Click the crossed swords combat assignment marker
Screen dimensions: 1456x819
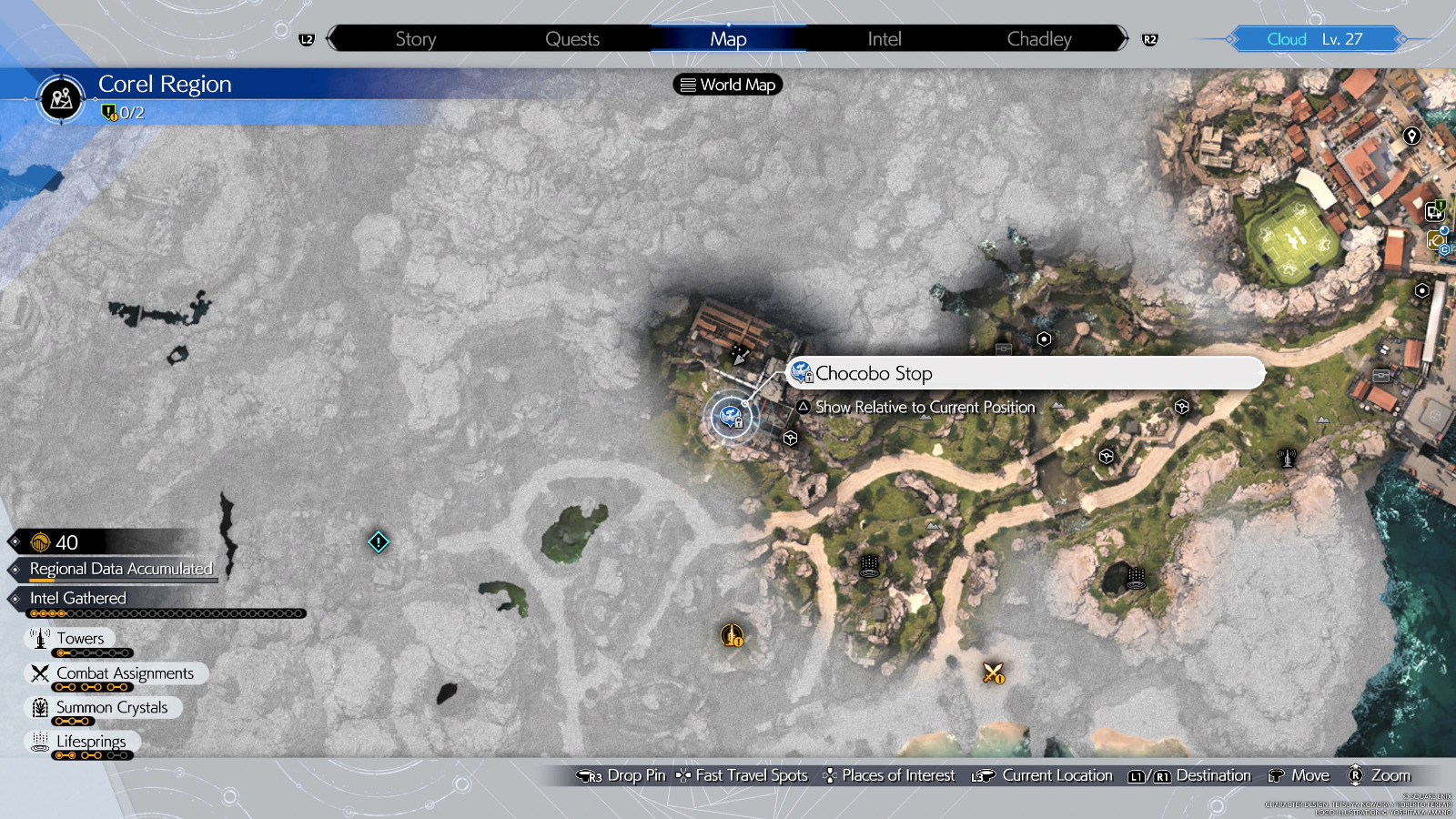click(x=993, y=673)
